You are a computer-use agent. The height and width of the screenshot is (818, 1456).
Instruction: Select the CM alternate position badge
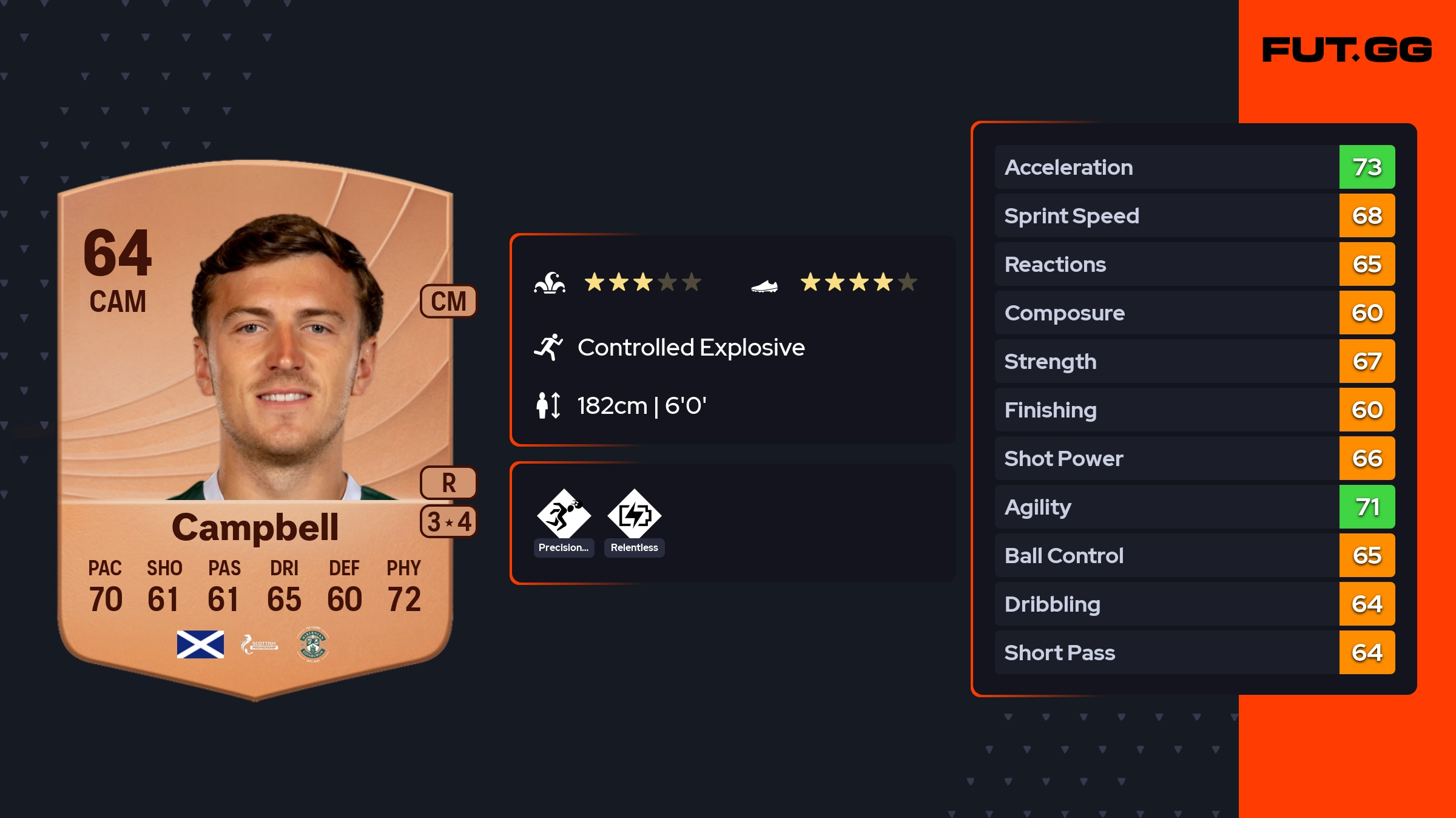pyautogui.click(x=448, y=302)
